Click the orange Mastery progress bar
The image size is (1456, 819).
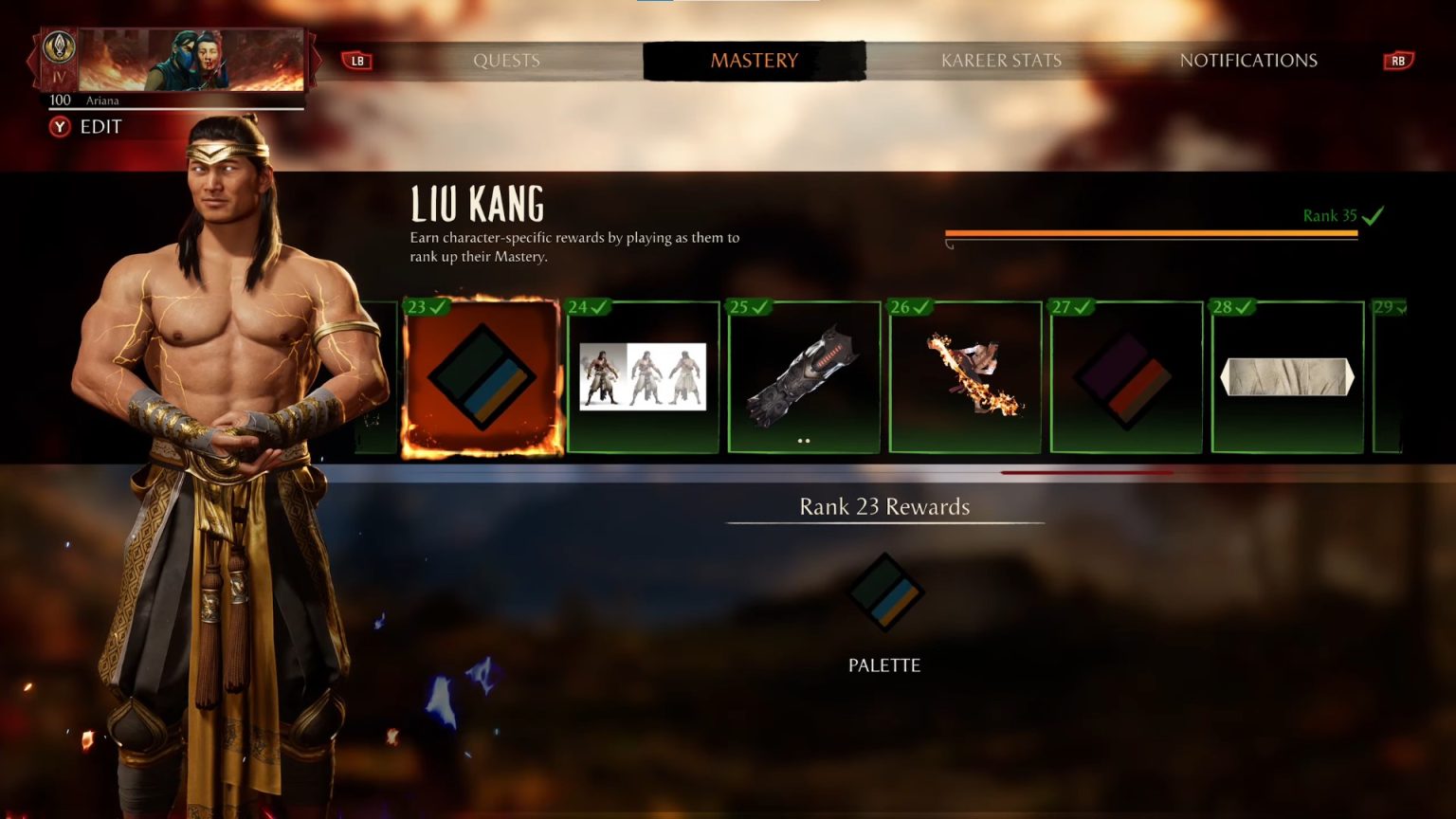[x=1151, y=232]
